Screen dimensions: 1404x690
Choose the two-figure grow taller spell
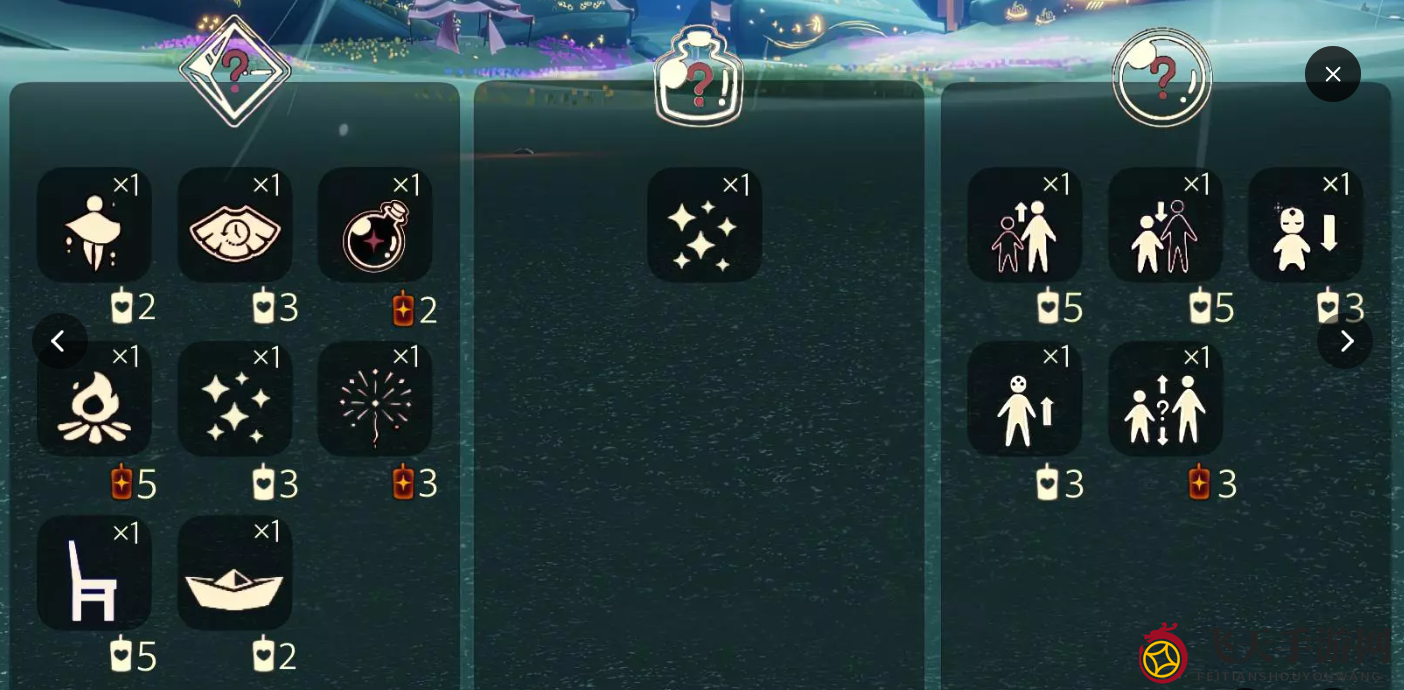pyautogui.click(x=1024, y=225)
